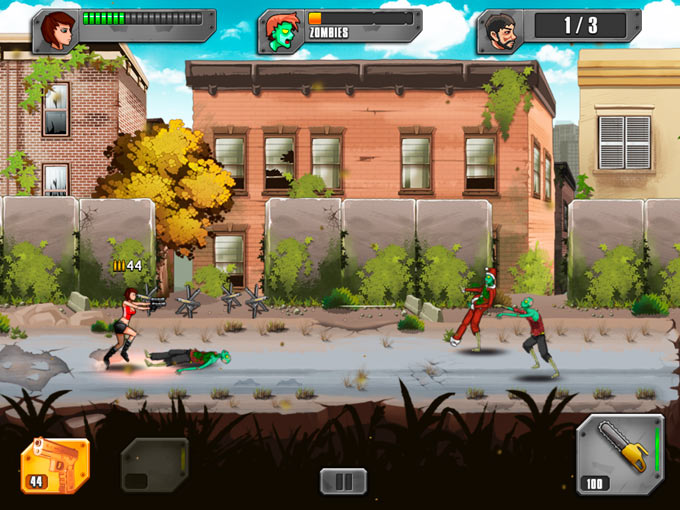The height and width of the screenshot is (510, 680).
Task: Select the orange pistol weapon slot
Action: pos(55,465)
